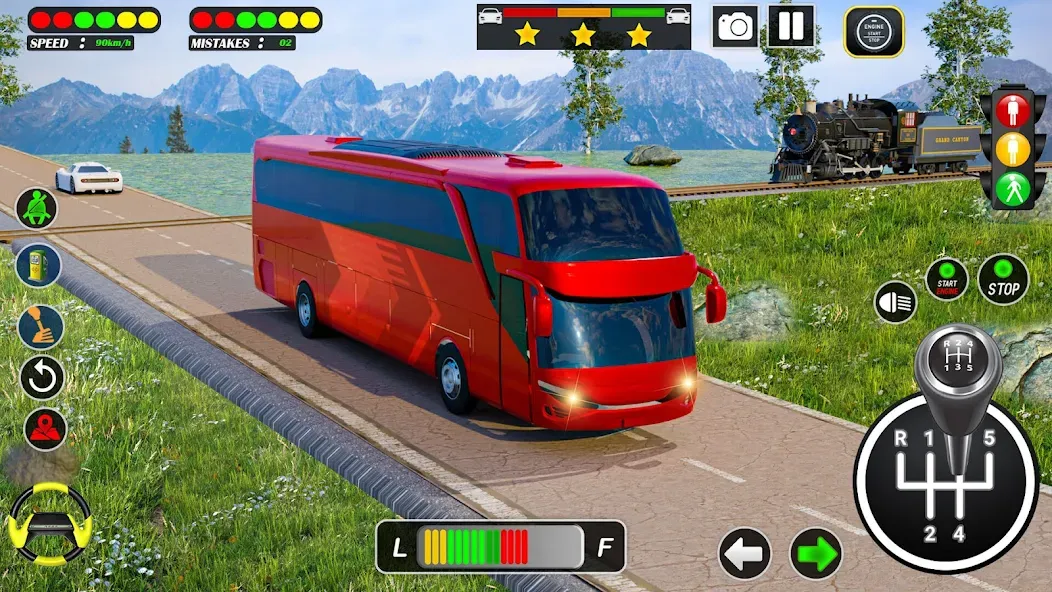1052x592 pixels.
Task: Signal right with the green arrow
Action: (x=816, y=553)
